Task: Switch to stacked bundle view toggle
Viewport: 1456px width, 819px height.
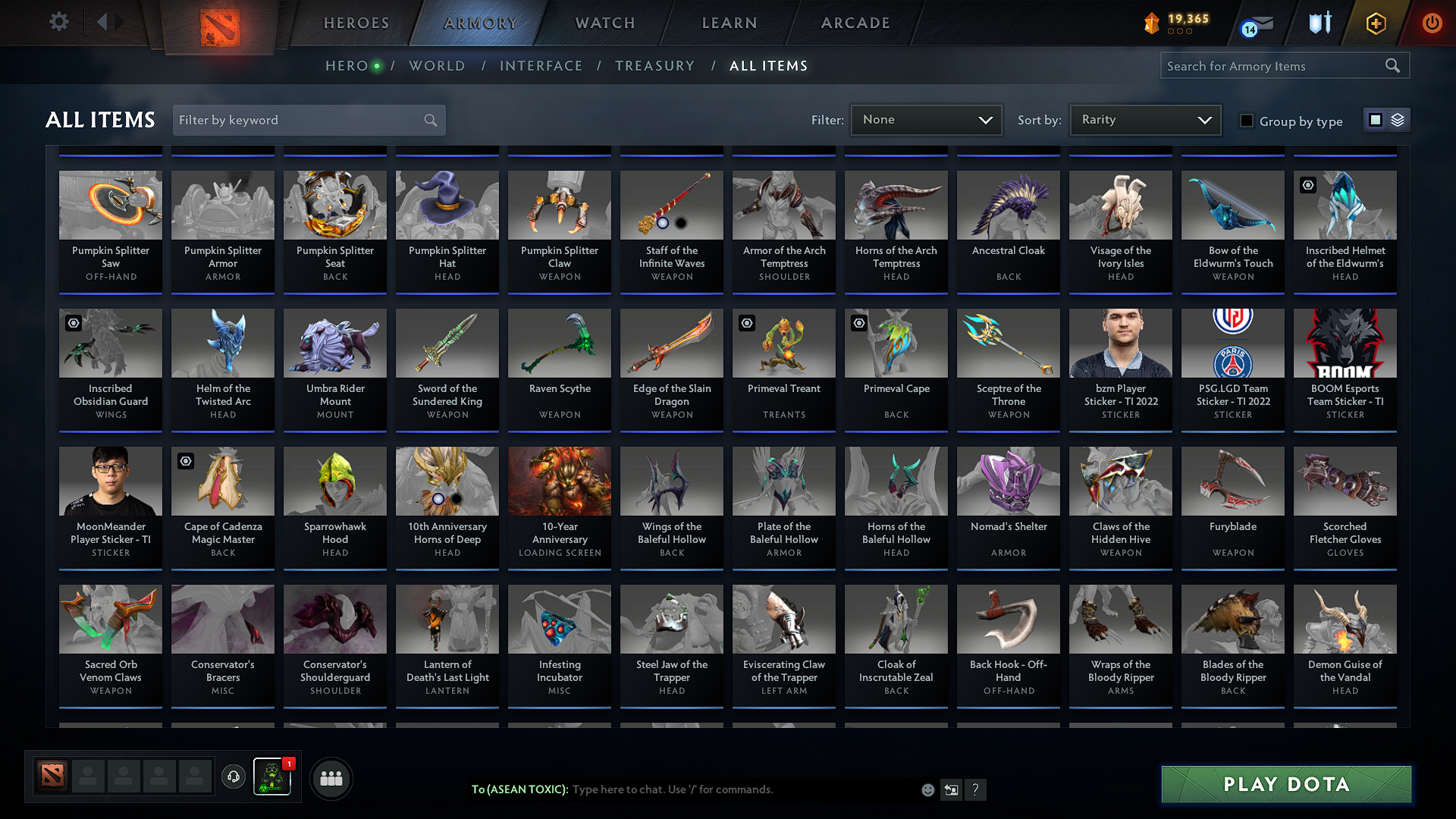Action: pyautogui.click(x=1396, y=120)
